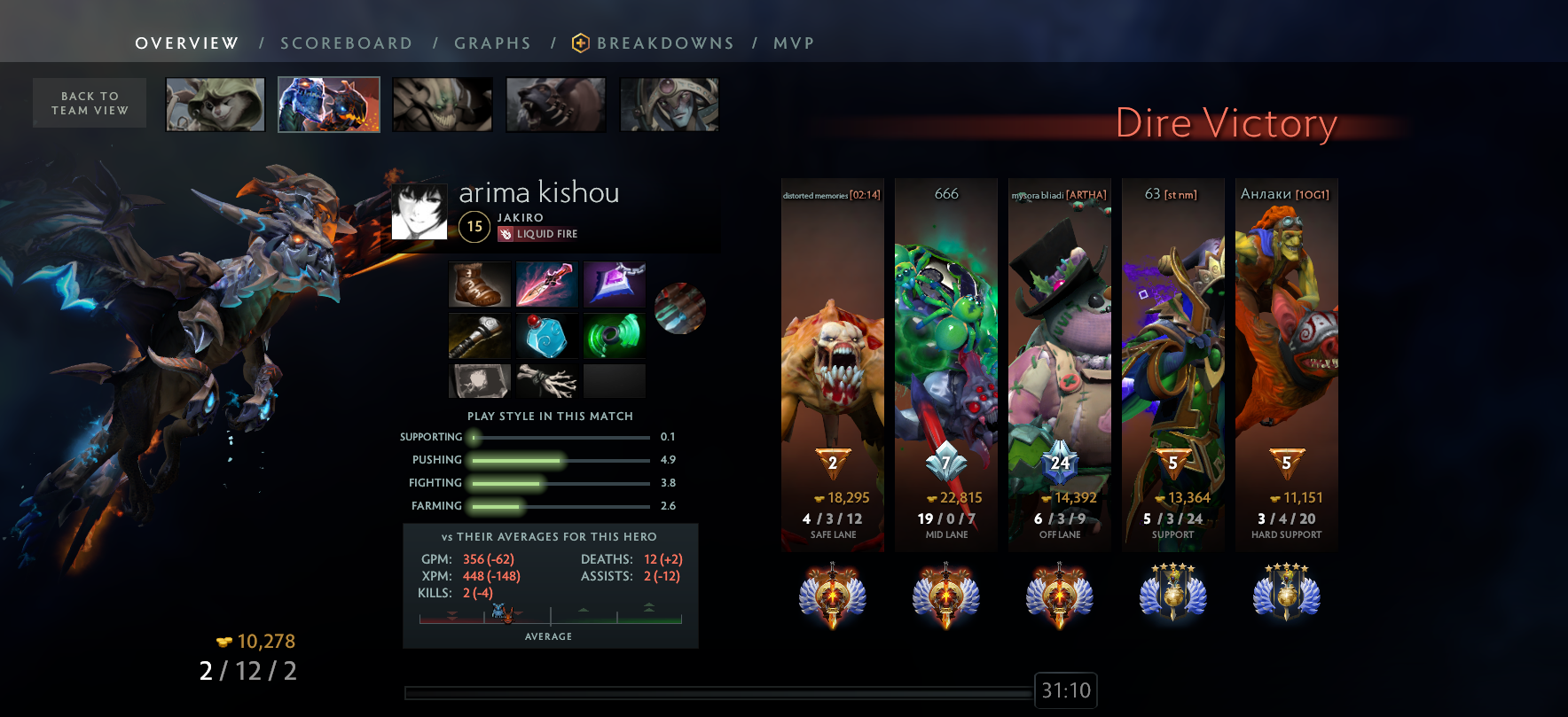This screenshot has width=1568, height=717.
Task: Inspect the blue potion bottle item
Action: pos(547,337)
